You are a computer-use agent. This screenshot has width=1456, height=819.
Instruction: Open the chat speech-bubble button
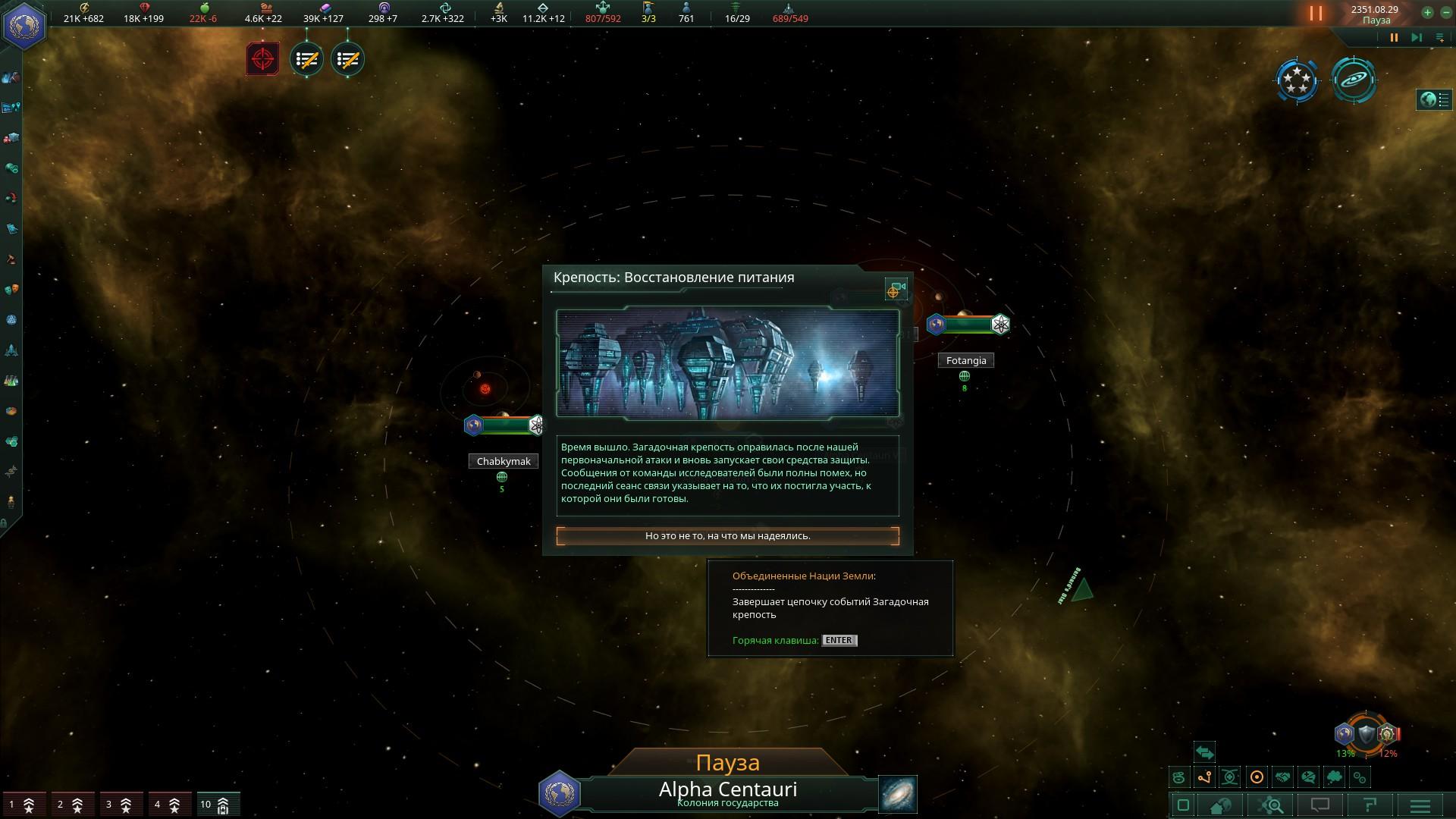(1320, 805)
